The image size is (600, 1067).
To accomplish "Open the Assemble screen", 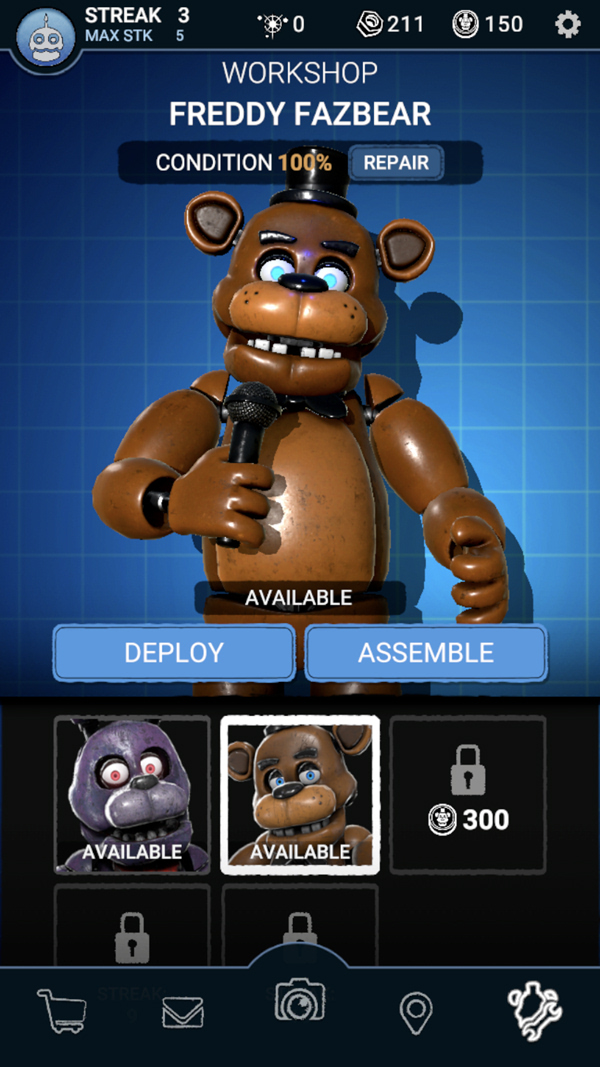I will (x=426, y=653).
